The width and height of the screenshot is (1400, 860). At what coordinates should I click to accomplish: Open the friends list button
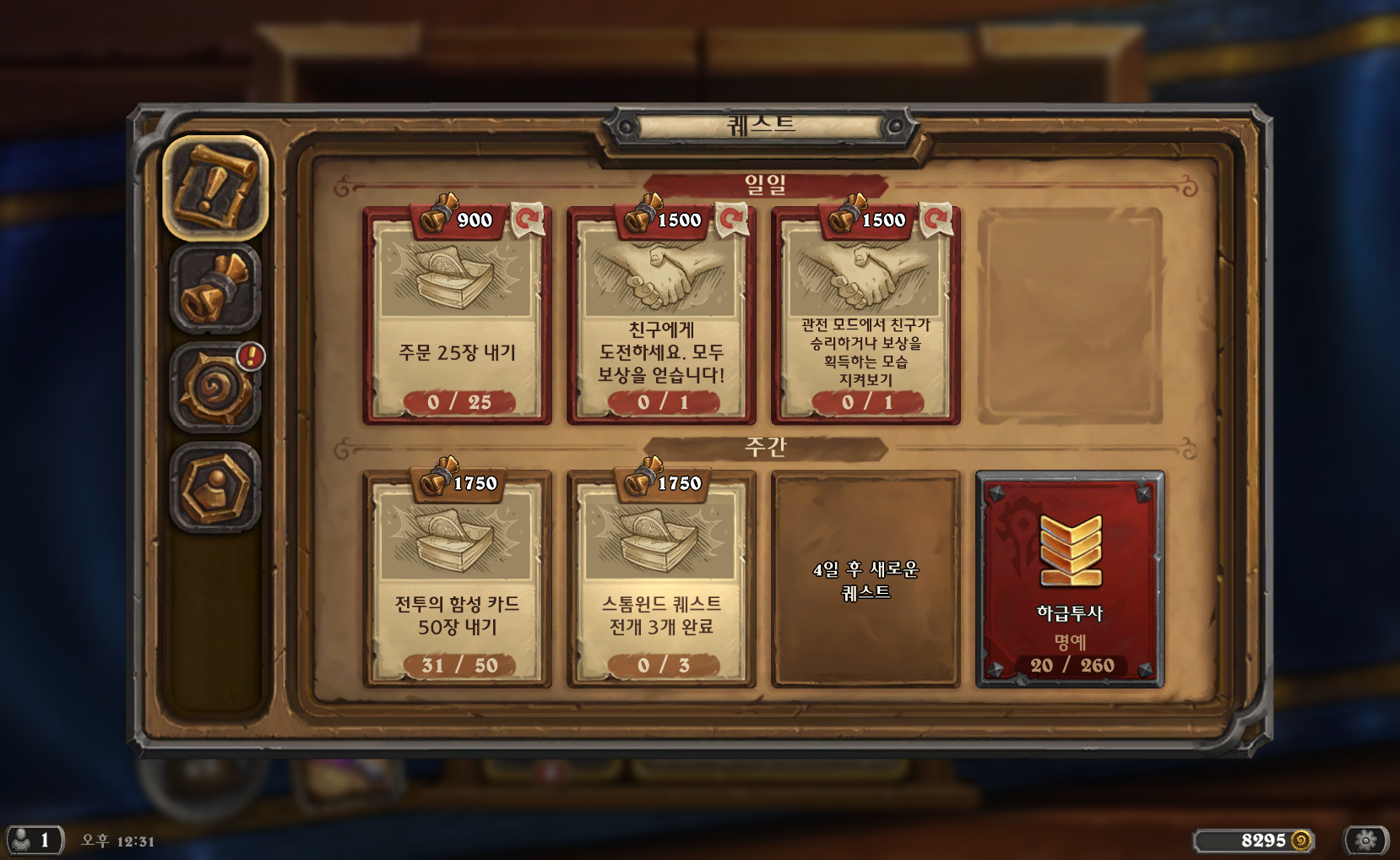(x=34, y=841)
